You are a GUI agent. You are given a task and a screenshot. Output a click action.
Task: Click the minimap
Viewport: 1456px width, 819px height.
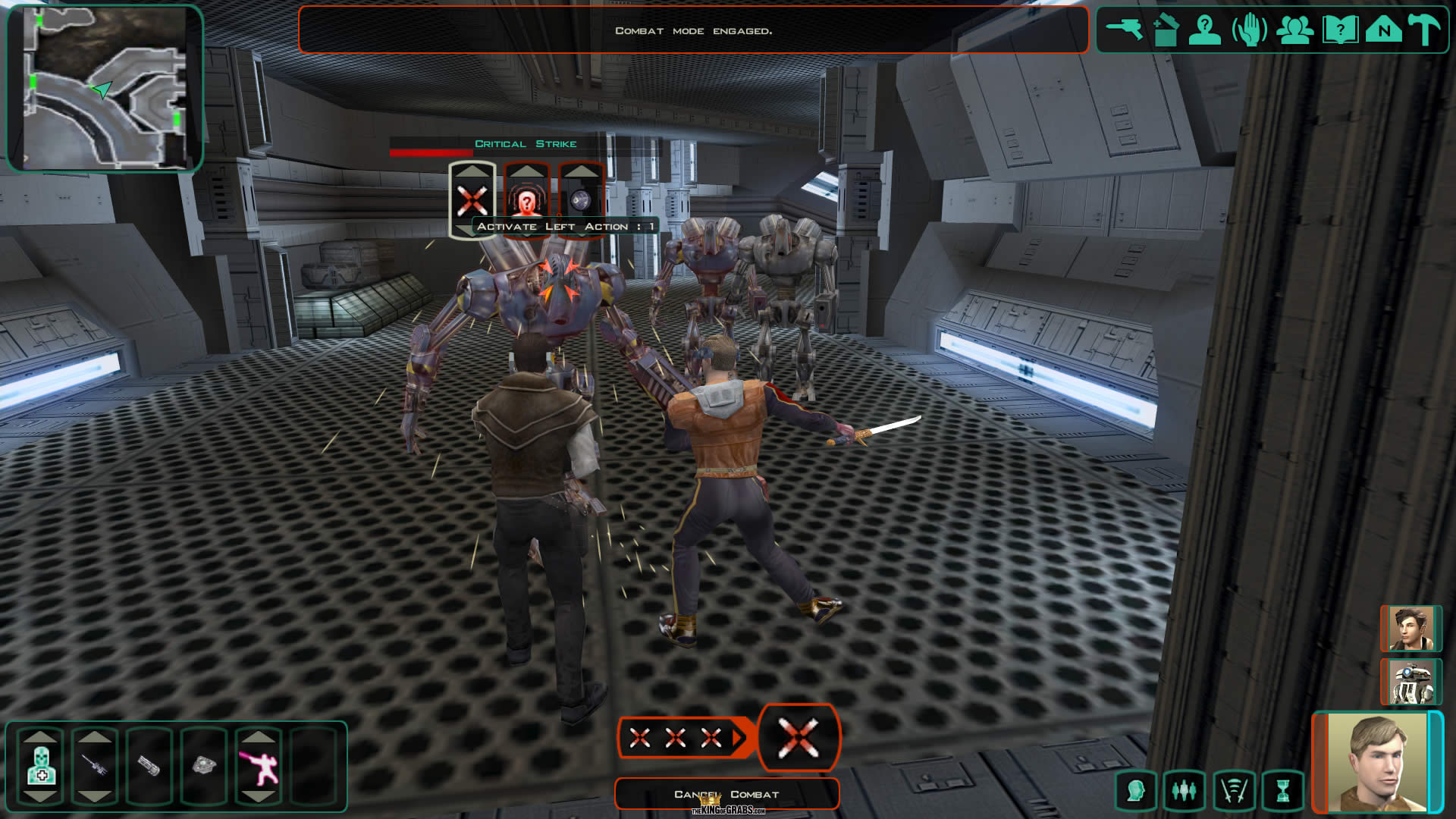(x=105, y=88)
